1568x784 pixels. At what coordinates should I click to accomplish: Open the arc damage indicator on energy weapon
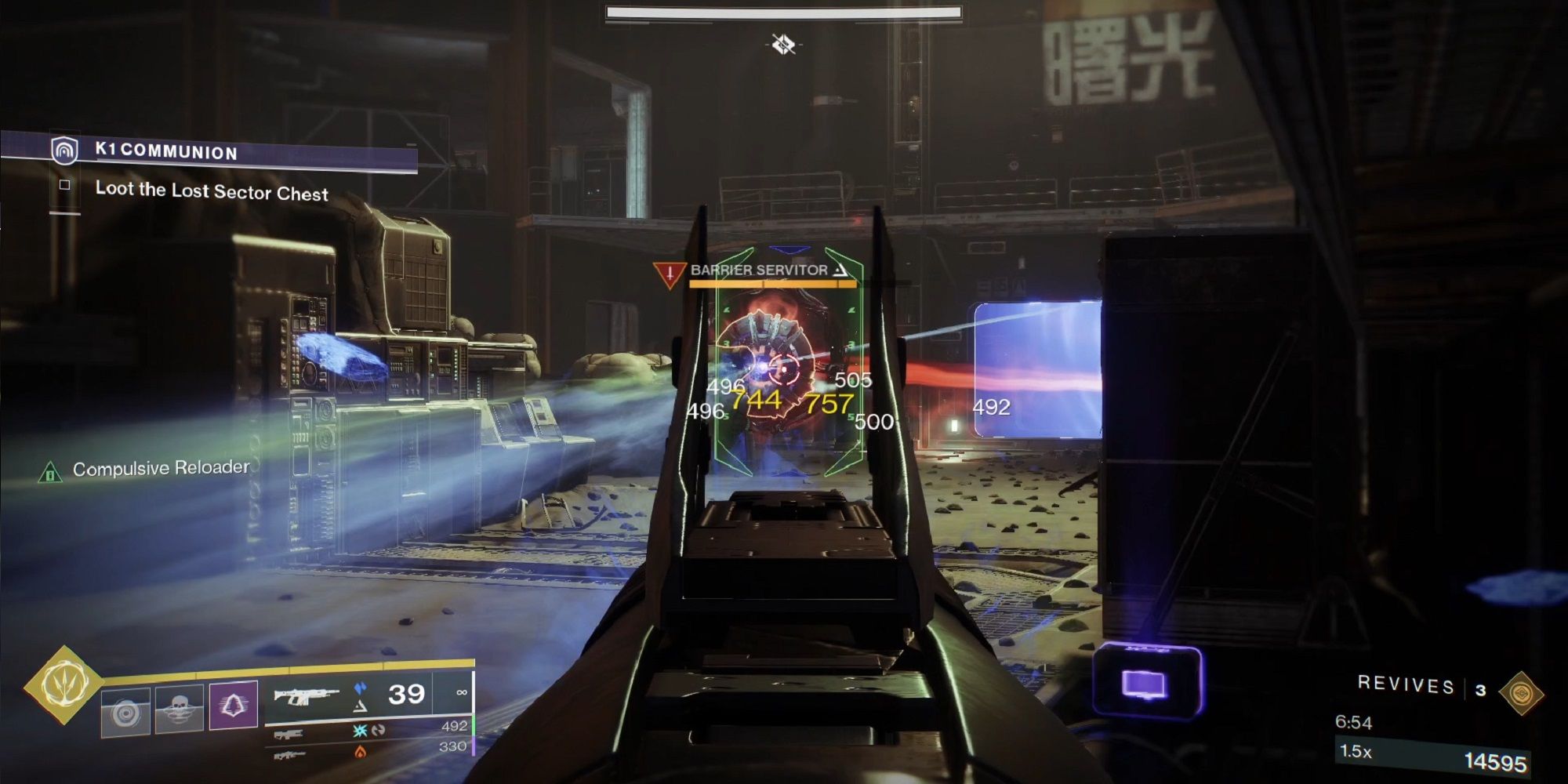point(358,732)
